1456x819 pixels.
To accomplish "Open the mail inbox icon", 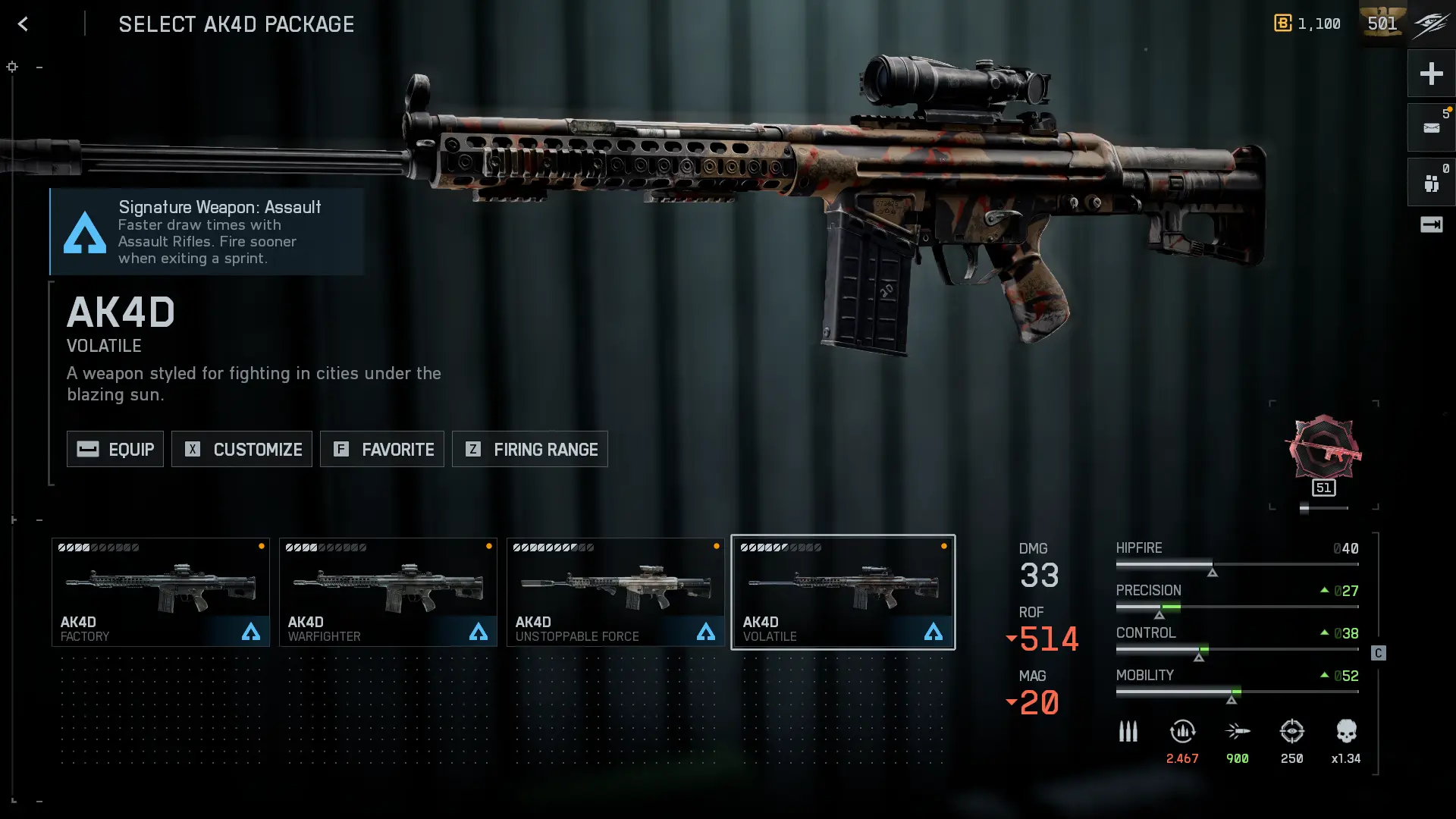I will point(1431,128).
